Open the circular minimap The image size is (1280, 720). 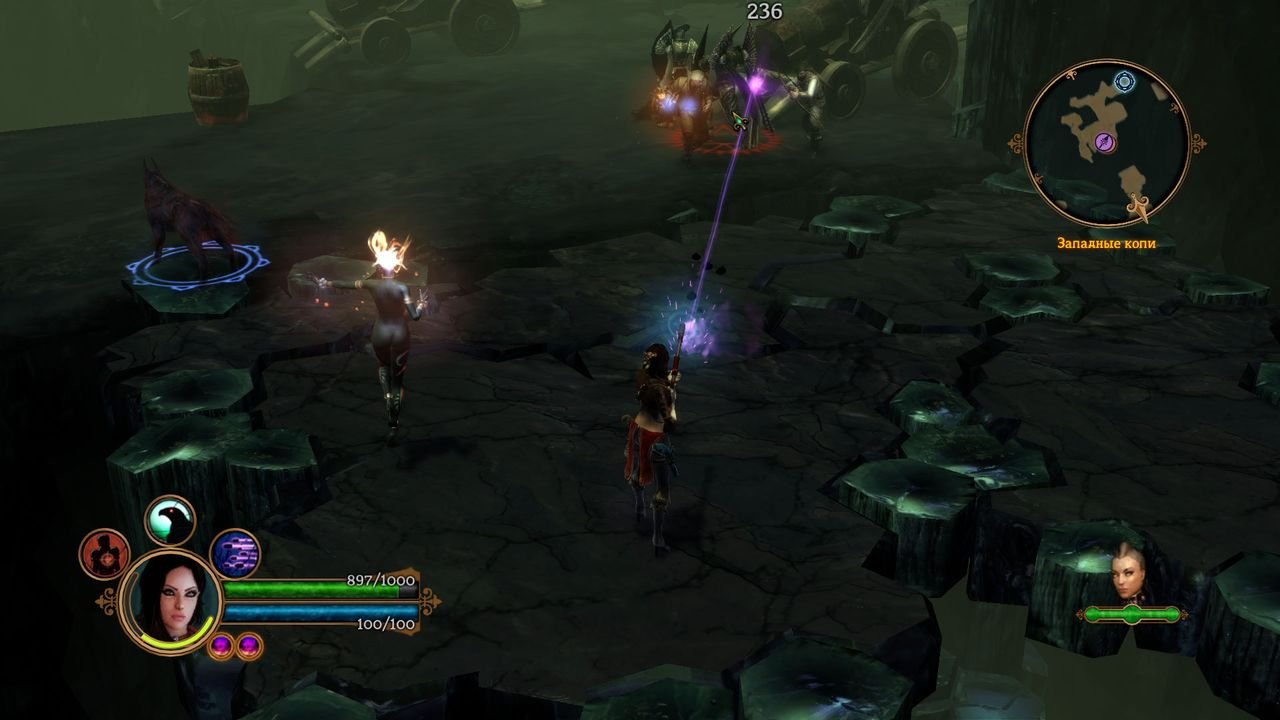[x=1107, y=143]
